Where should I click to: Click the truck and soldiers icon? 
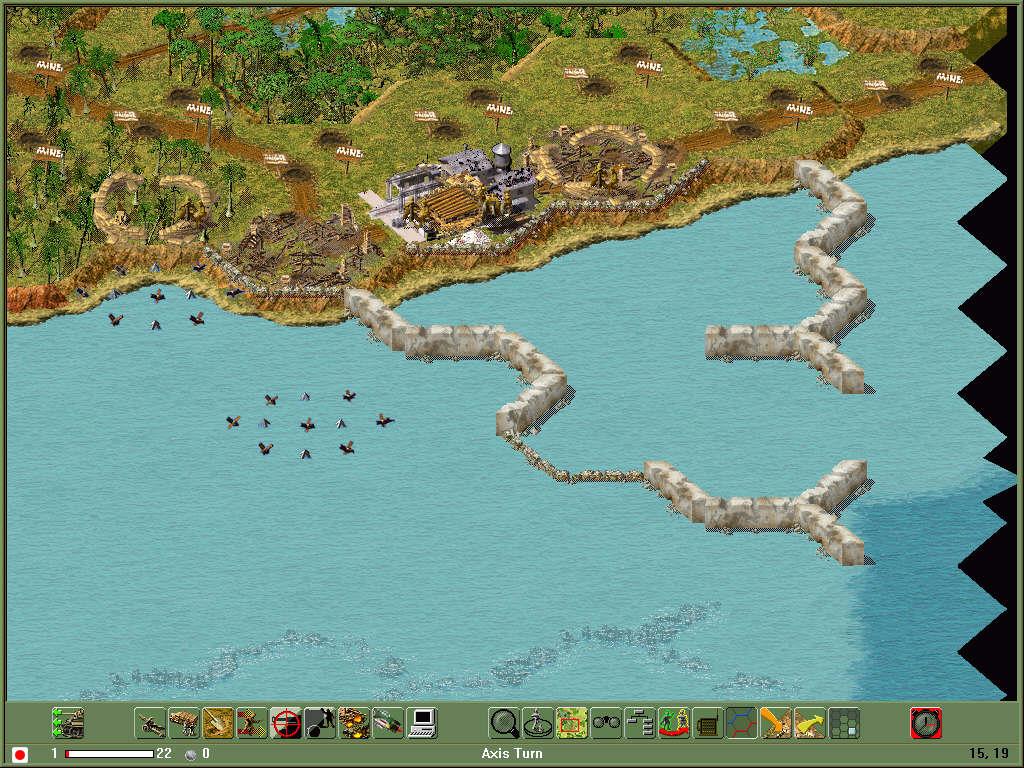tap(184, 722)
